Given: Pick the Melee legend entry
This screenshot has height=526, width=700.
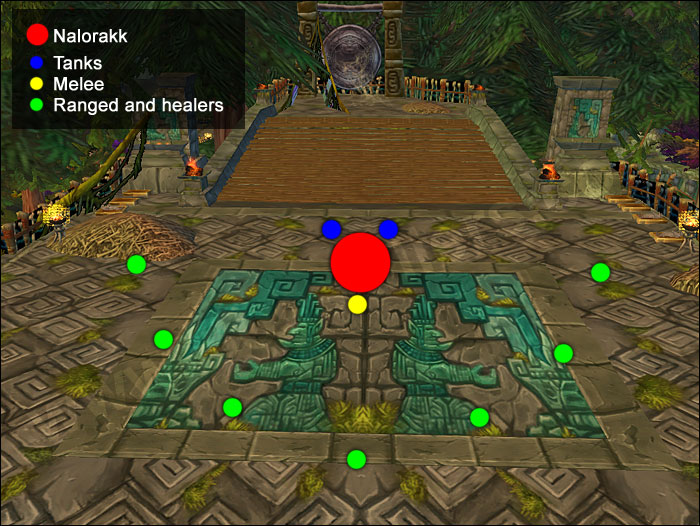Looking at the screenshot, I should [x=78, y=85].
